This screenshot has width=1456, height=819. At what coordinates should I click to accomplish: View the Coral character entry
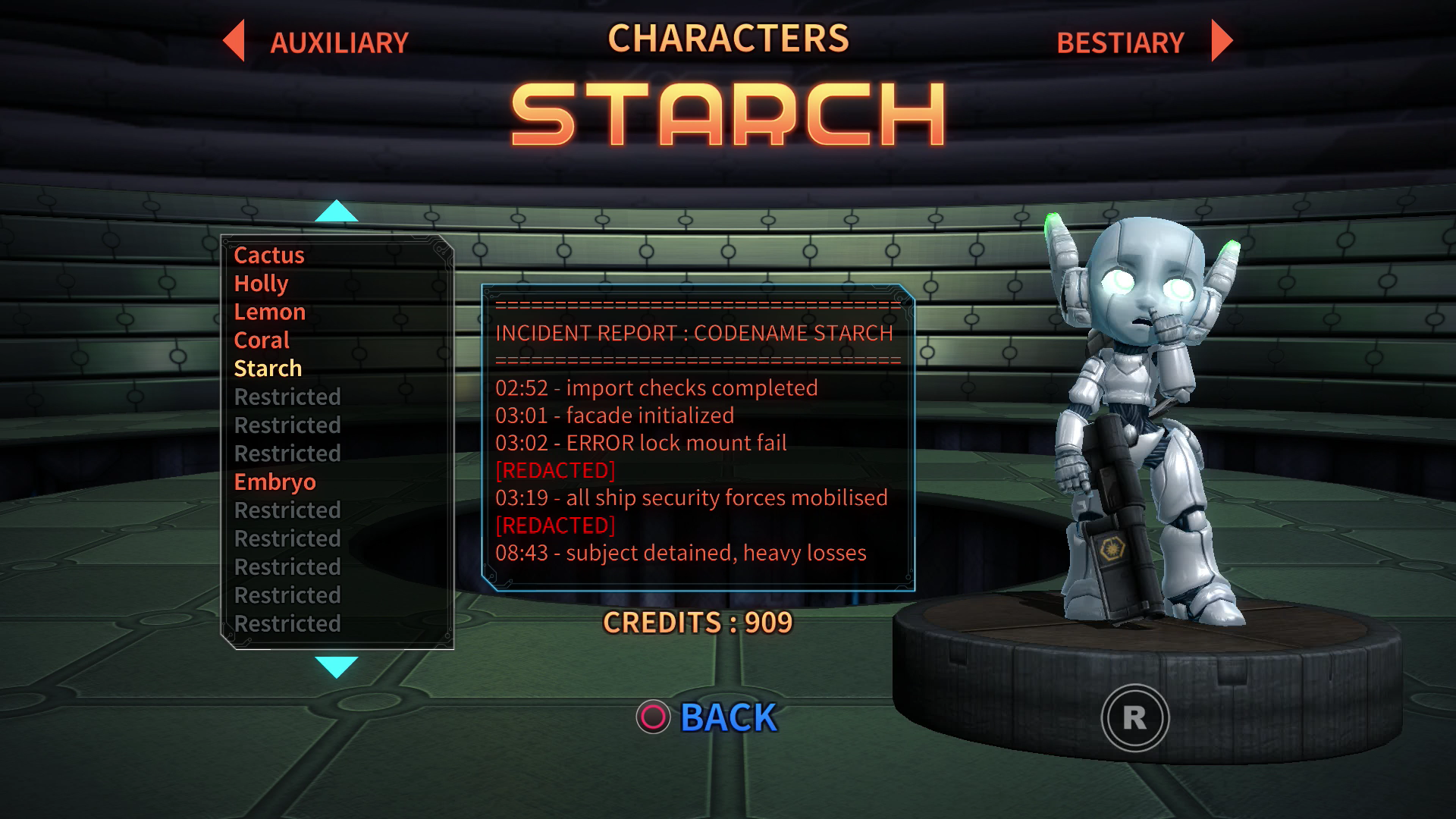pyautogui.click(x=262, y=340)
